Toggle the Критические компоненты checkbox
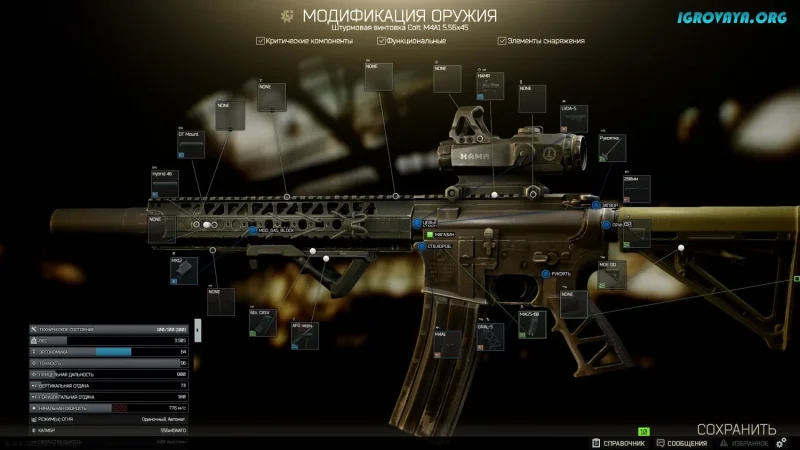 [261, 41]
